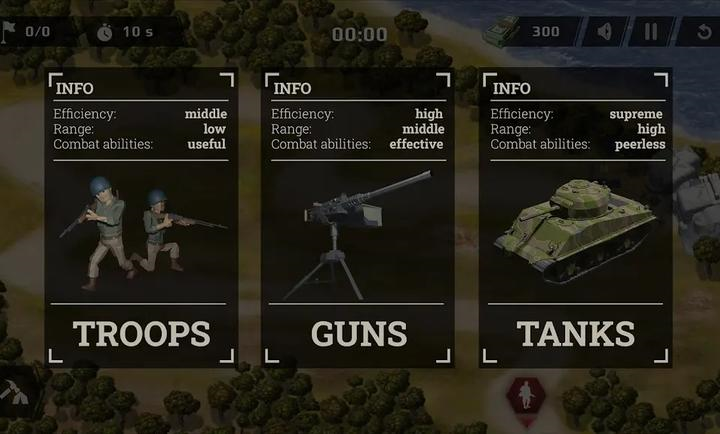Choose the TROOPS unit card
The width and height of the screenshot is (720, 434).
coord(141,218)
